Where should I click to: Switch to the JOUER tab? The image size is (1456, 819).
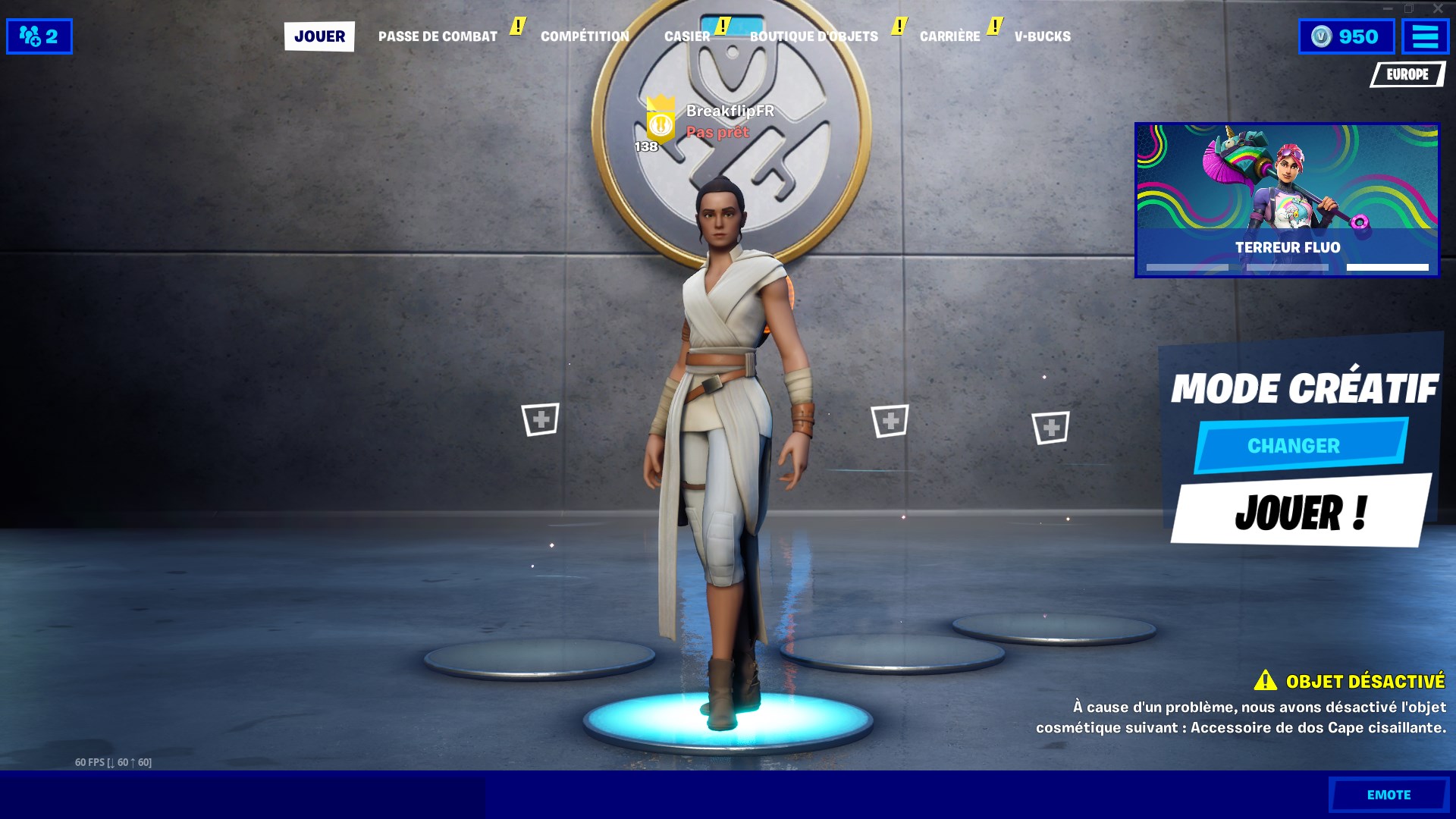pos(319,36)
